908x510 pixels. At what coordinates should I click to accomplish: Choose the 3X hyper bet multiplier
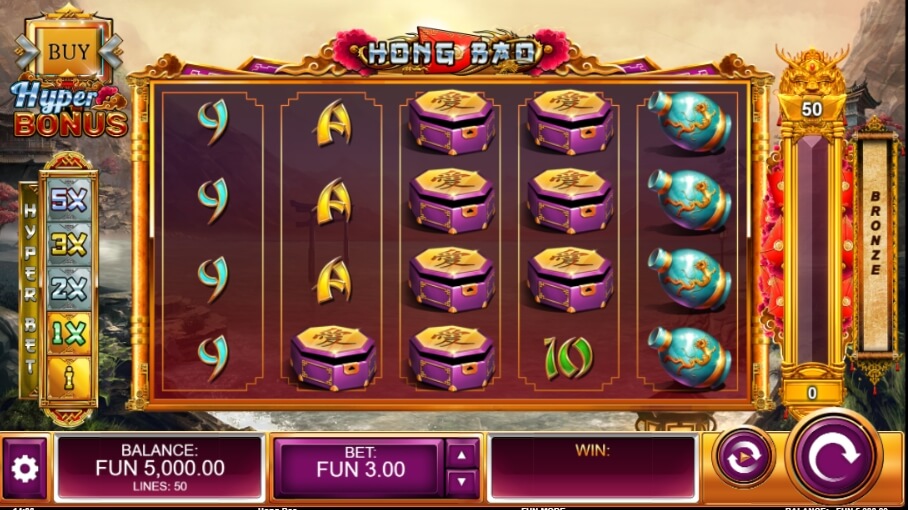[69, 243]
